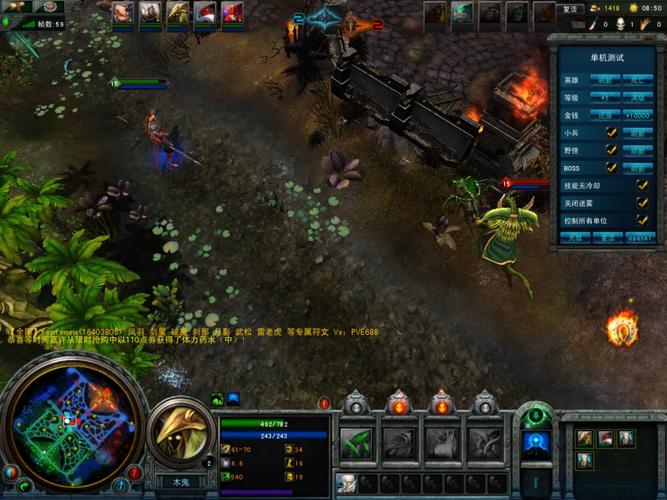Toggle the 控制所有单位 control-all-units checkbox
This screenshot has width=667, height=500.
tap(642, 220)
